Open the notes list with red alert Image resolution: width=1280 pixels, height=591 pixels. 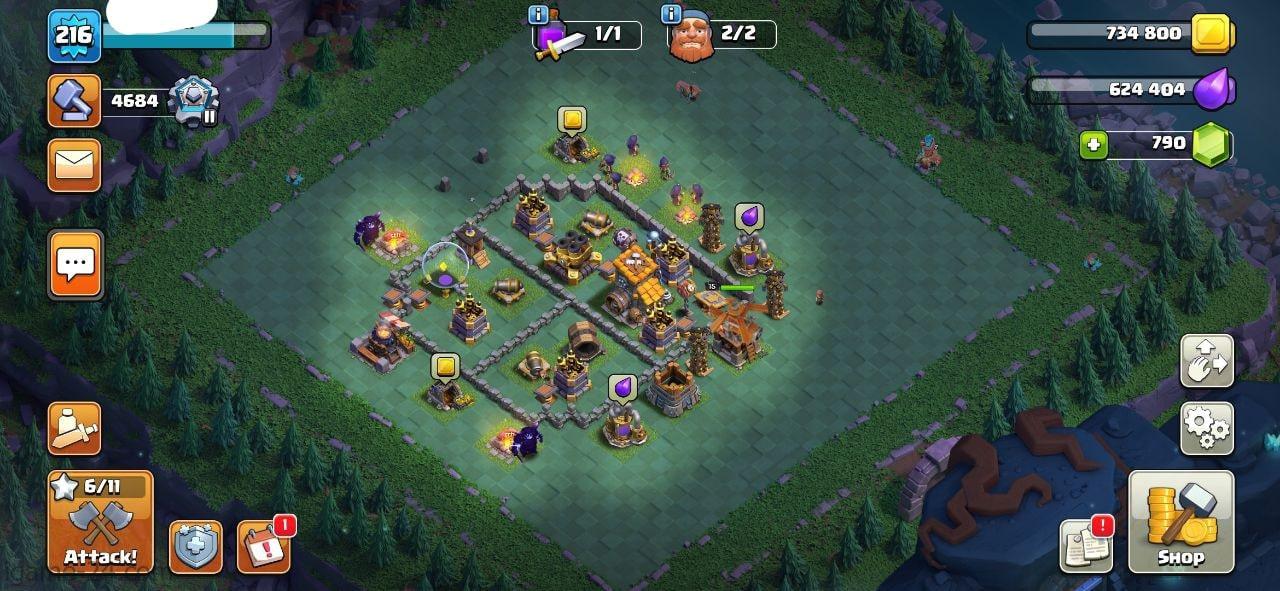[1086, 546]
